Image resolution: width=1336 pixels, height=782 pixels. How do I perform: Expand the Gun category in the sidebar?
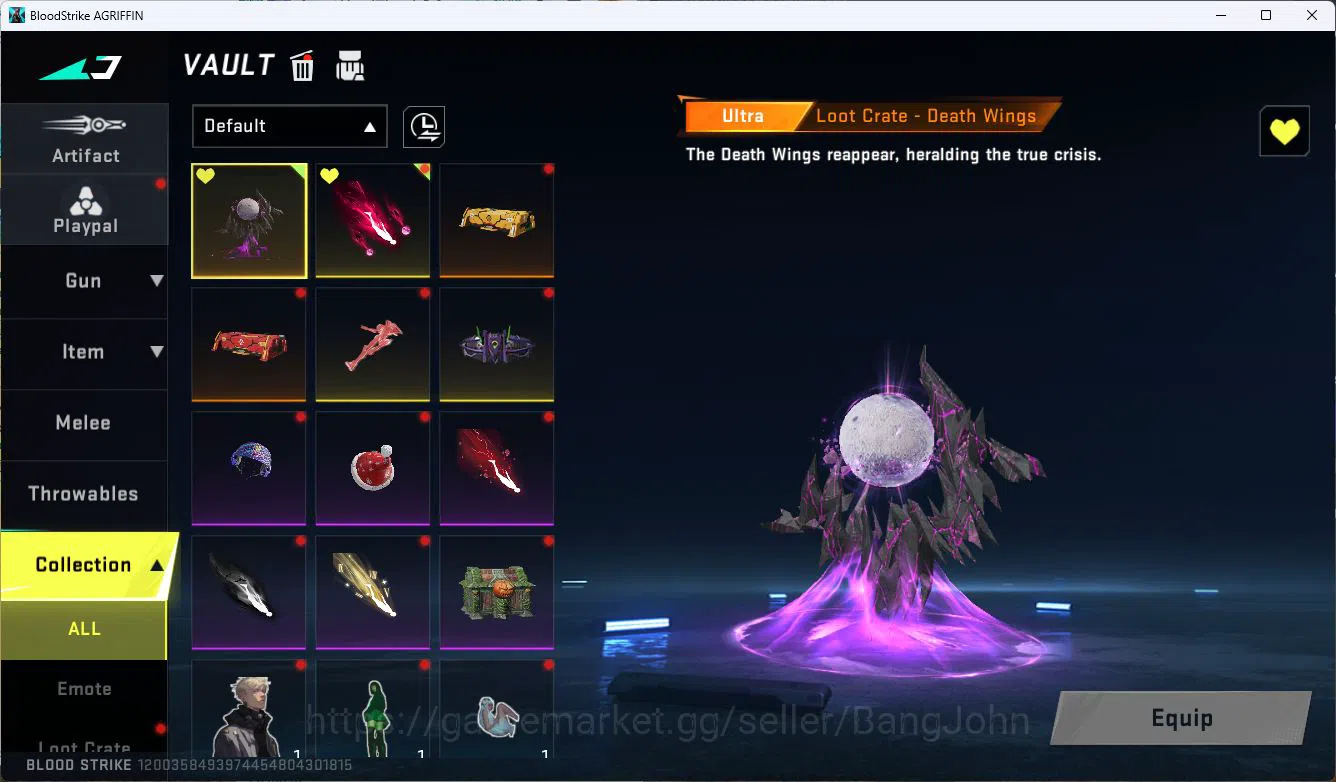click(x=85, y=281)
